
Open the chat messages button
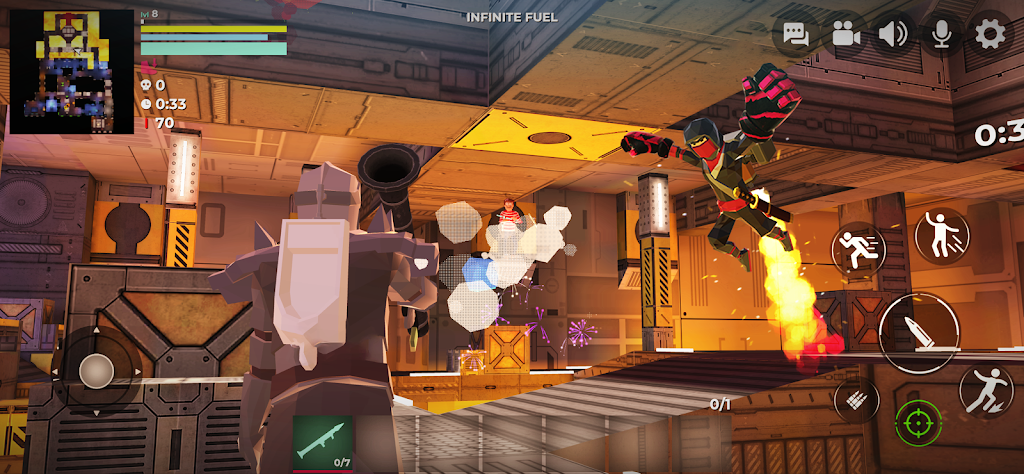click(797, 35)
